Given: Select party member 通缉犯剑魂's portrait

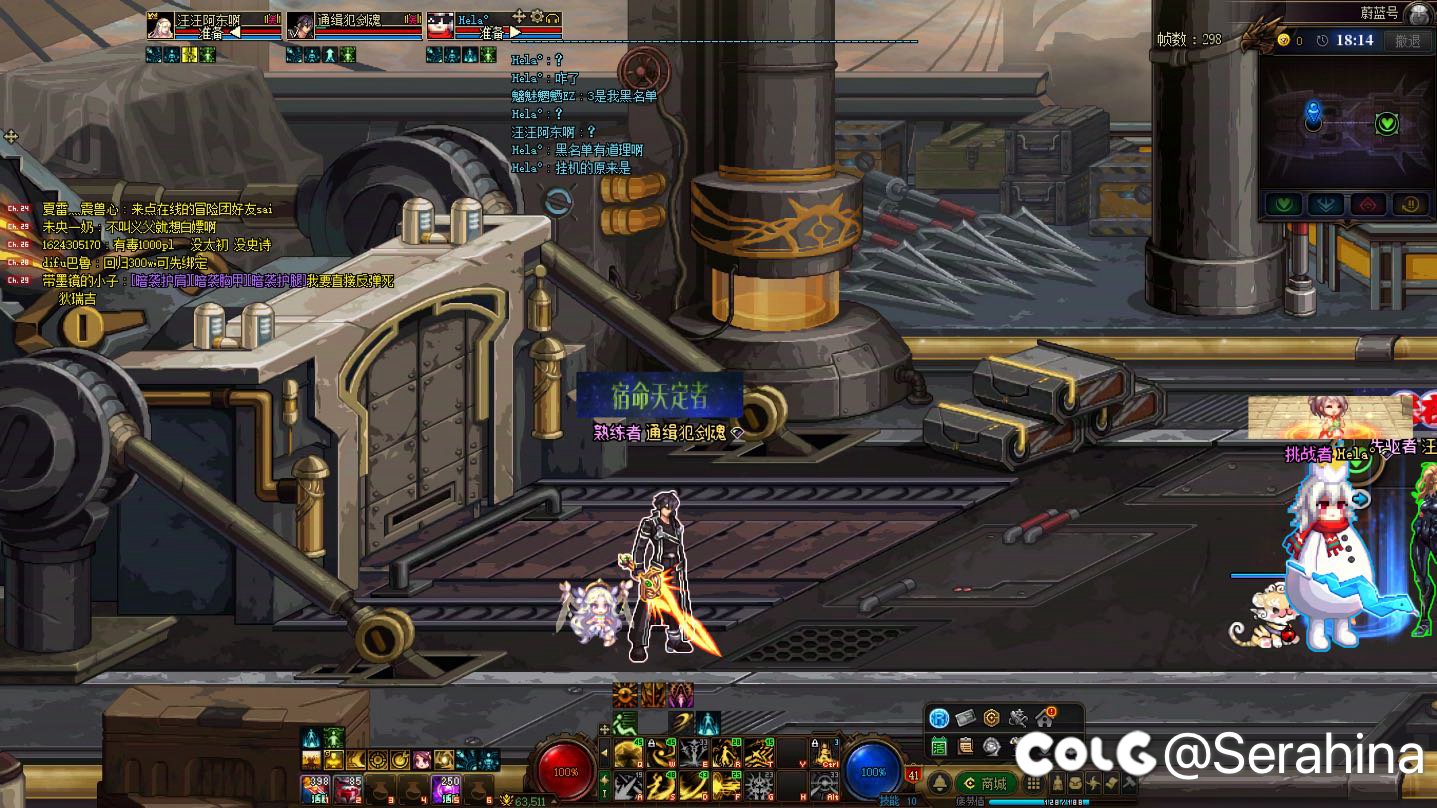Looking at the screenshot, I should point(300,25).
